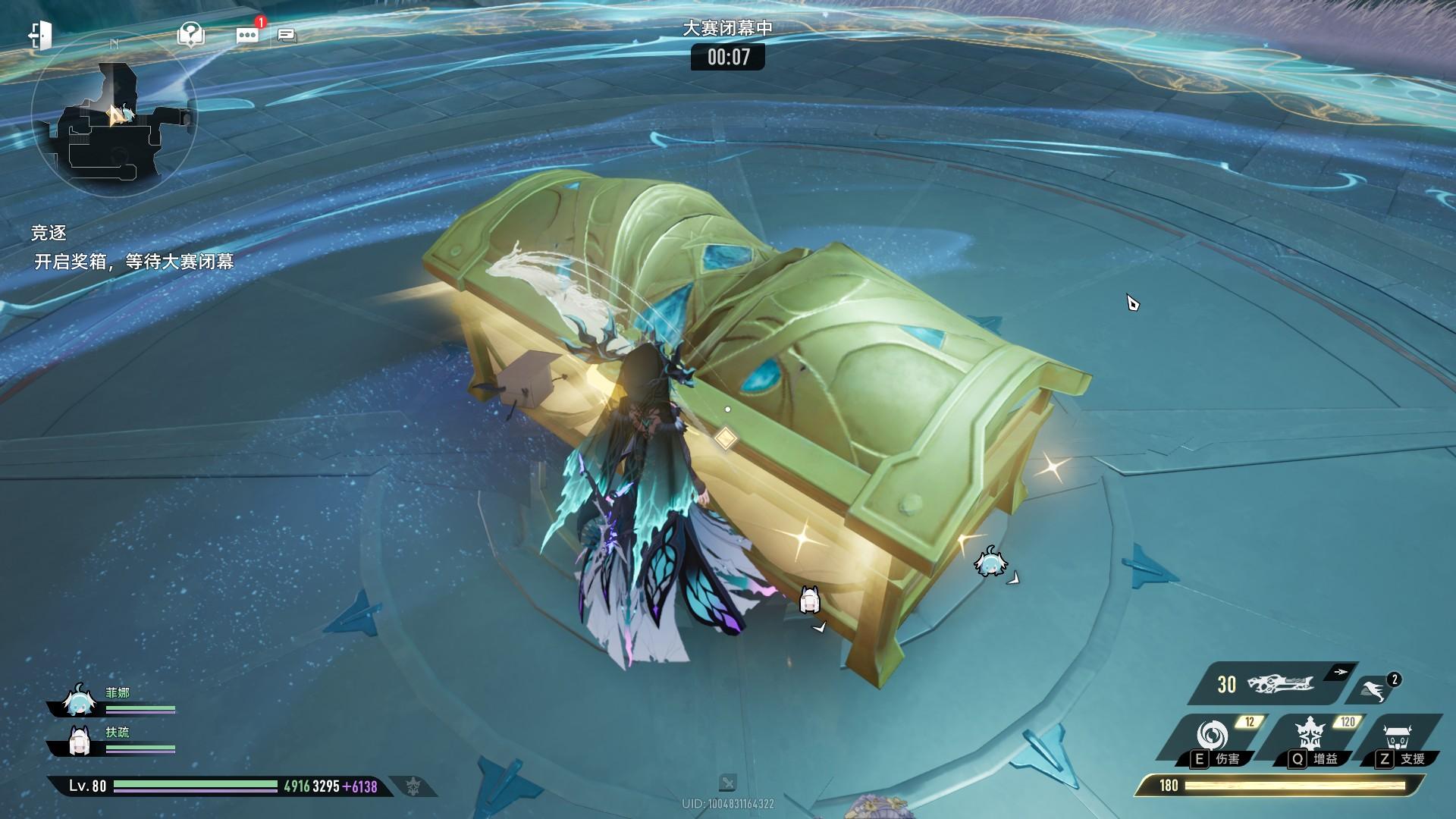Activate the 支援 support skill
This screenshot has height=819, width=1456.
point(1396,736)
